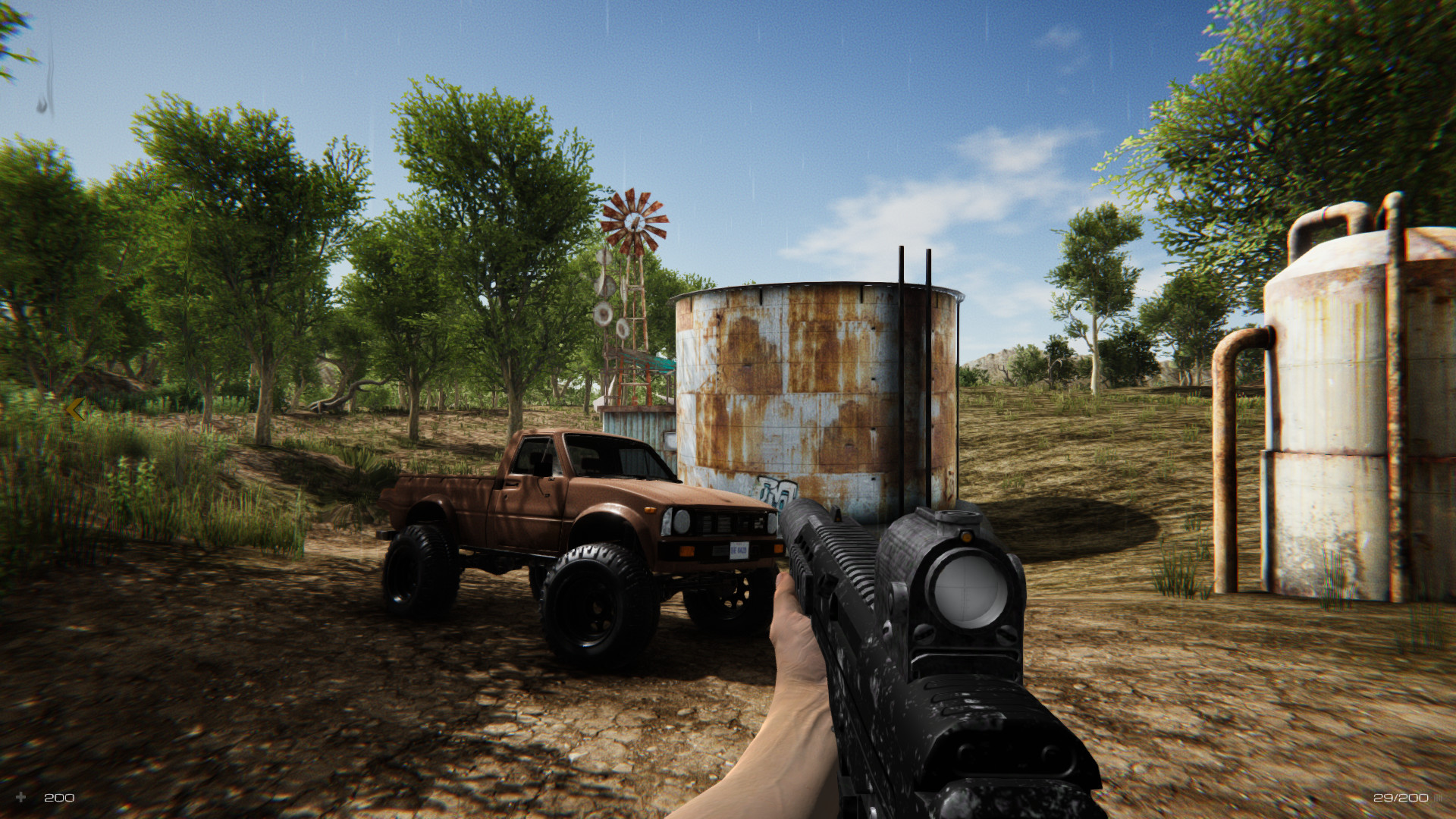Click the windmill rotor to spin it
The height and width of the screenshot is (819, 1456).
(x=637, y=220)
